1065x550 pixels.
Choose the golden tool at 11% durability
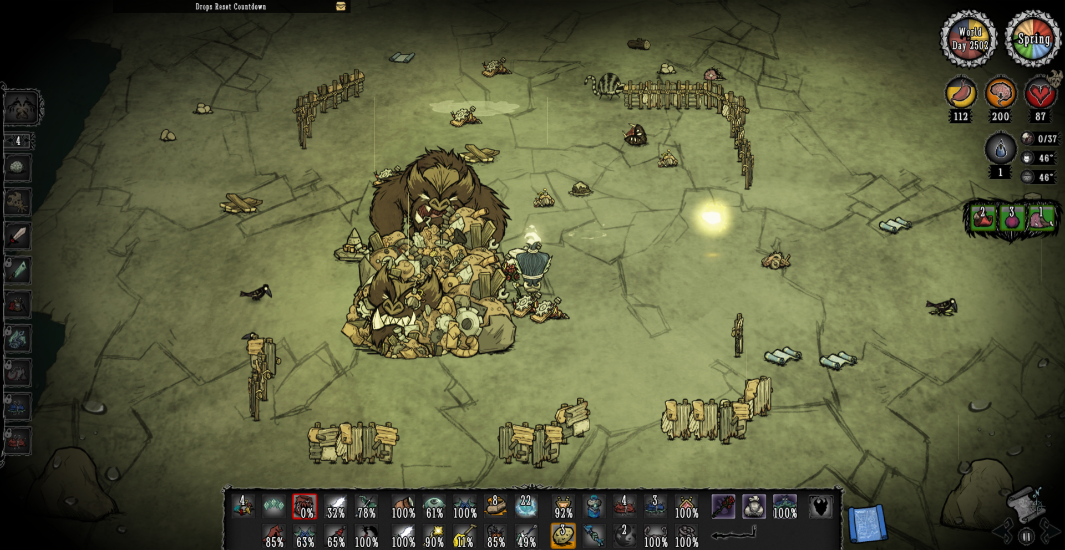463,536
